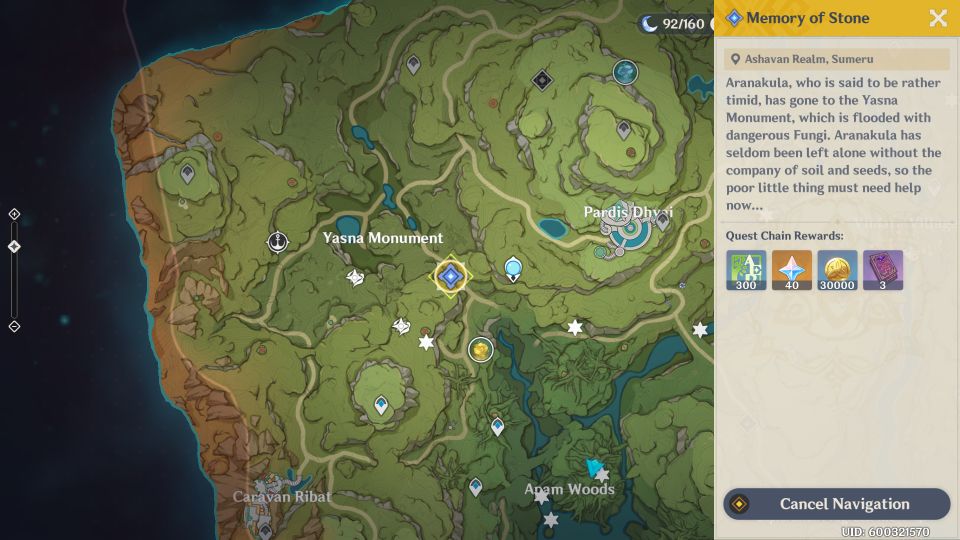The image size is (960, 540).
Task: Select the light-blue orb map pin
Action: coord(513,268)
